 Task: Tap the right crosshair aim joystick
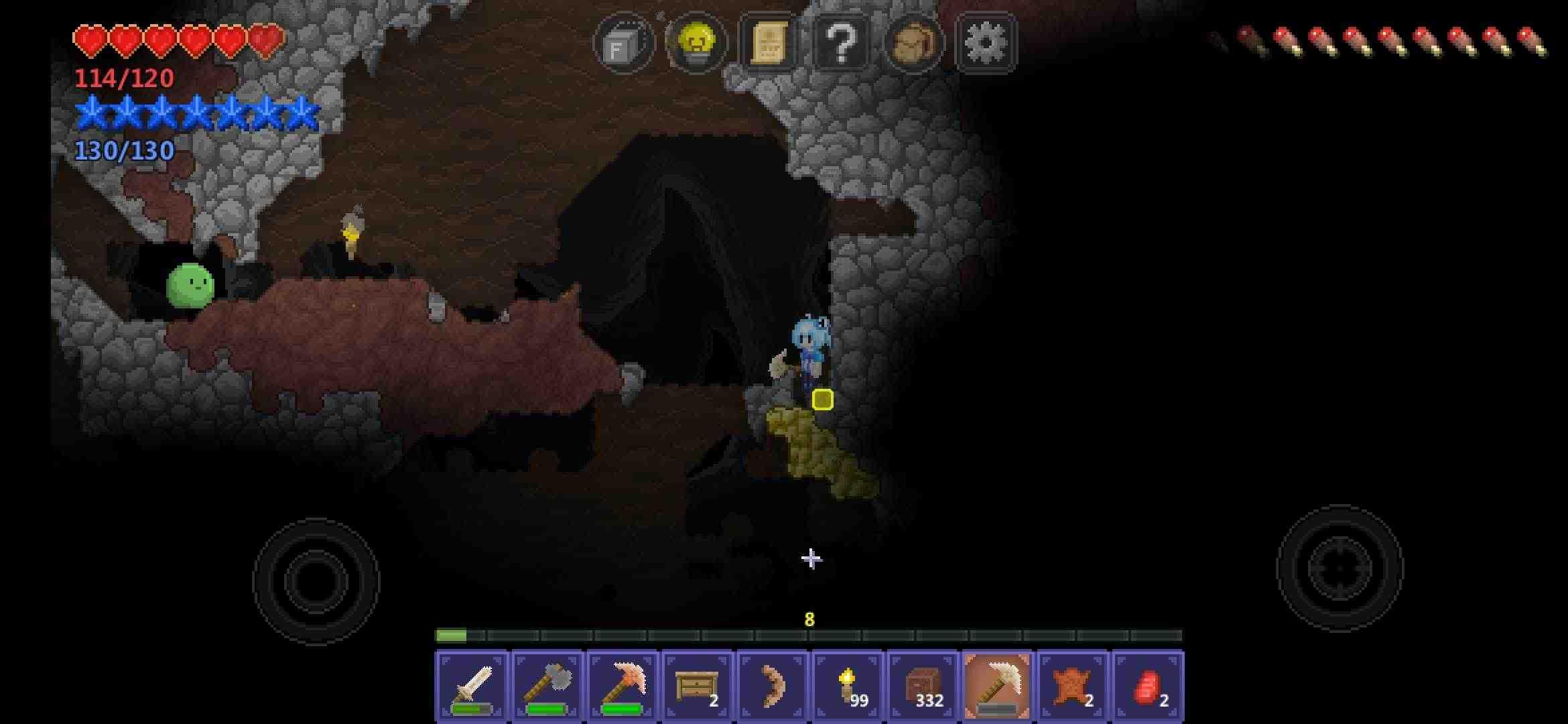1340,568
